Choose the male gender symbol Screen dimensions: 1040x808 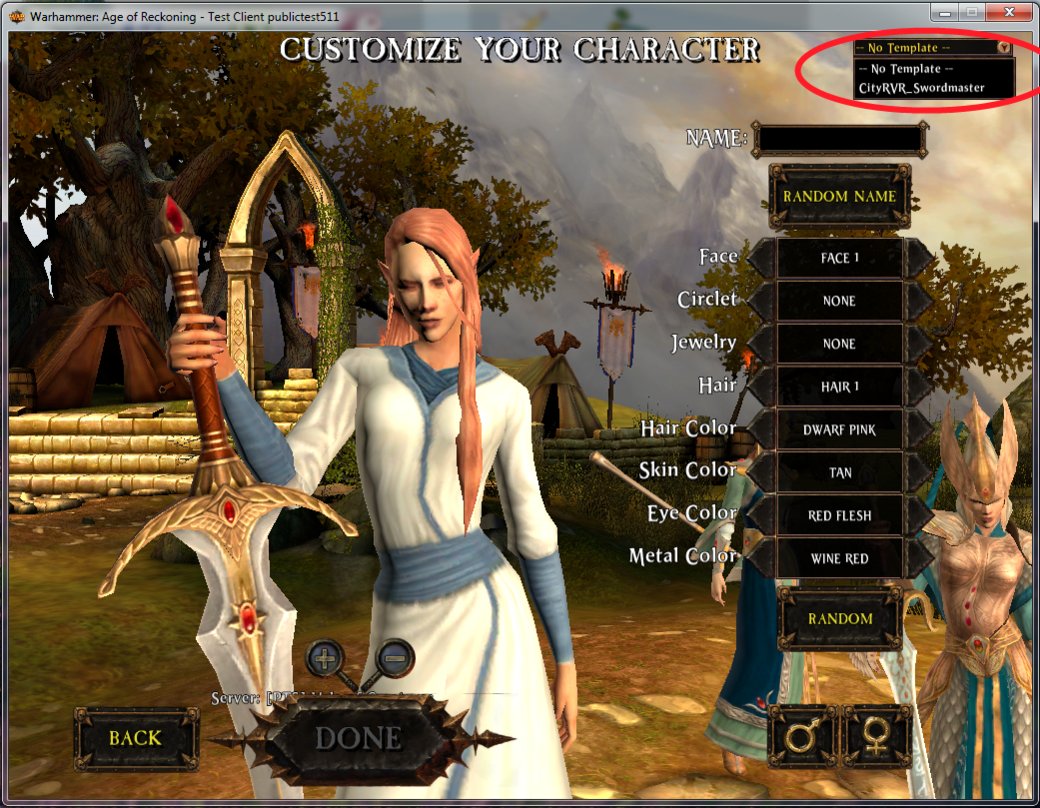[801, 737]
